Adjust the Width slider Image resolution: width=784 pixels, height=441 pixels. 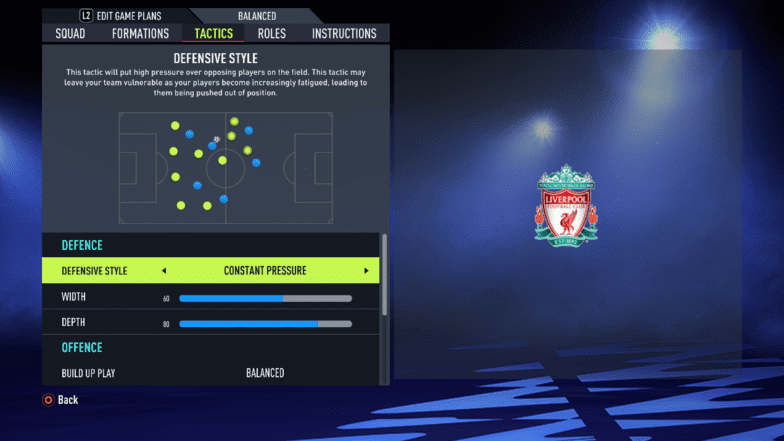pyautogui.click(x=265, y=298)
